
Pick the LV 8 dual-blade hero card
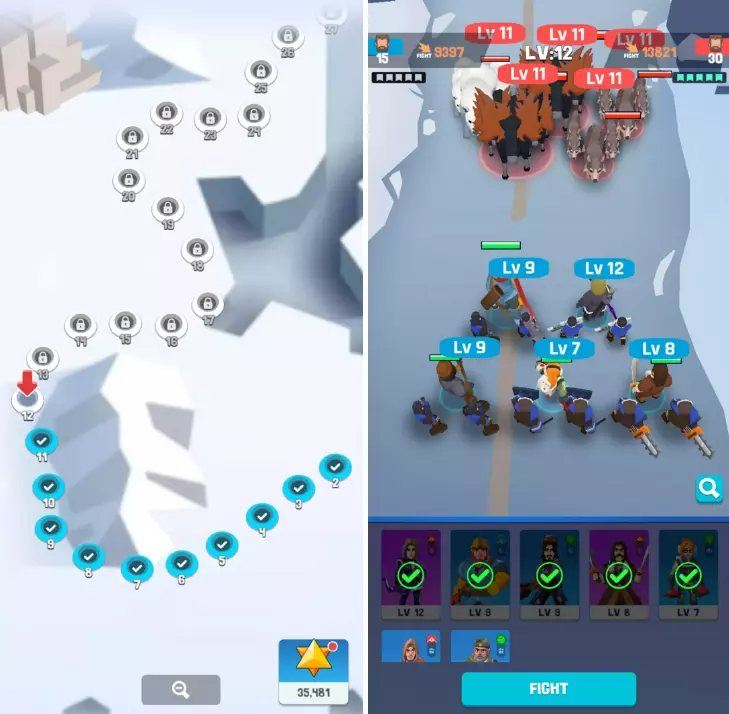pos(618,574)
